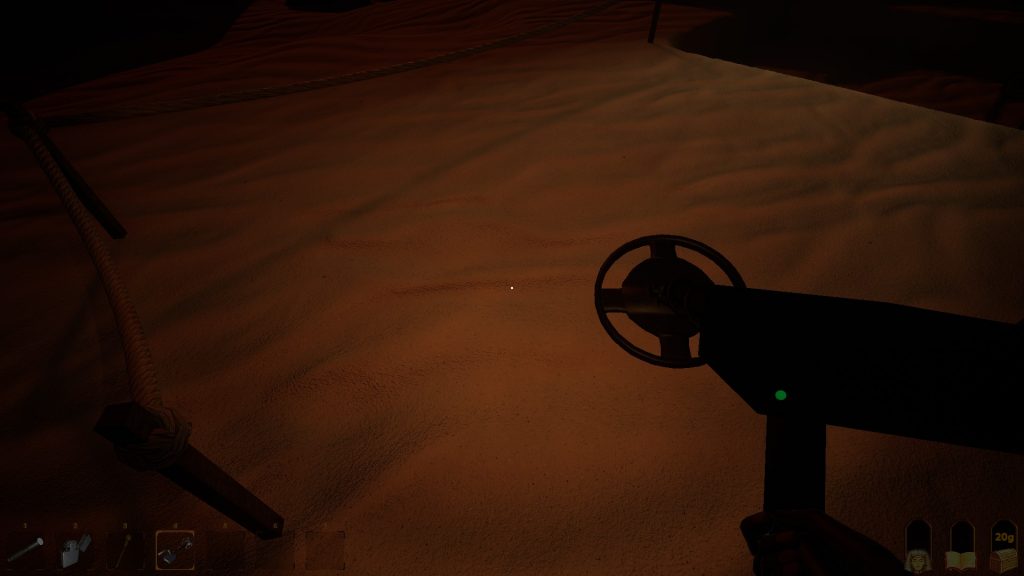1024x576 pixels.
Task: Select the flashlight hotbar slot
Action: click(x=25, y=549)
